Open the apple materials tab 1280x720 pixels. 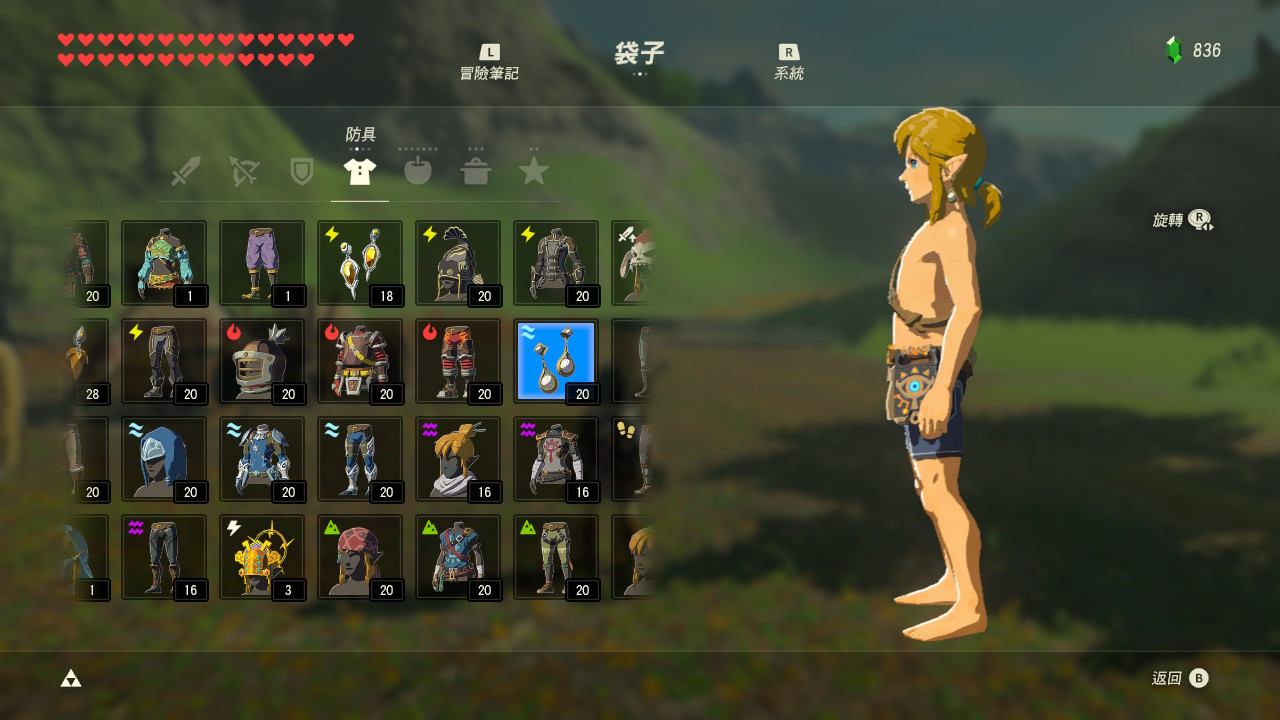point(417,171)
